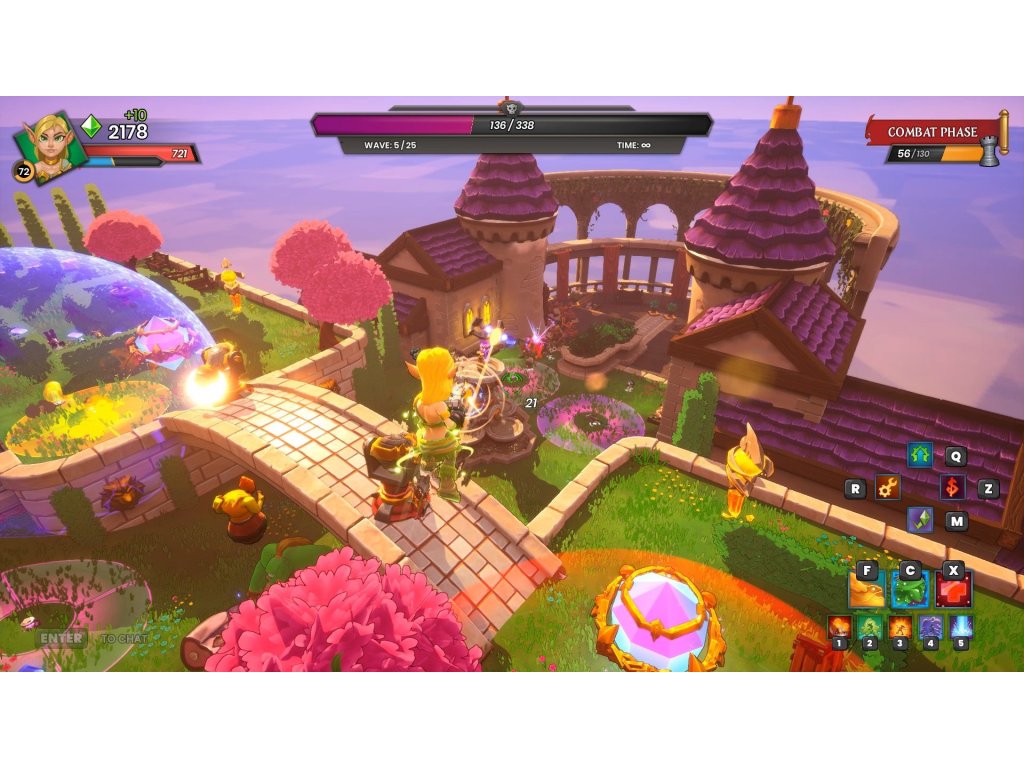Select the purple defense slot numbered 4
The height and width of the screenshot is (768, 1024).
931,628
